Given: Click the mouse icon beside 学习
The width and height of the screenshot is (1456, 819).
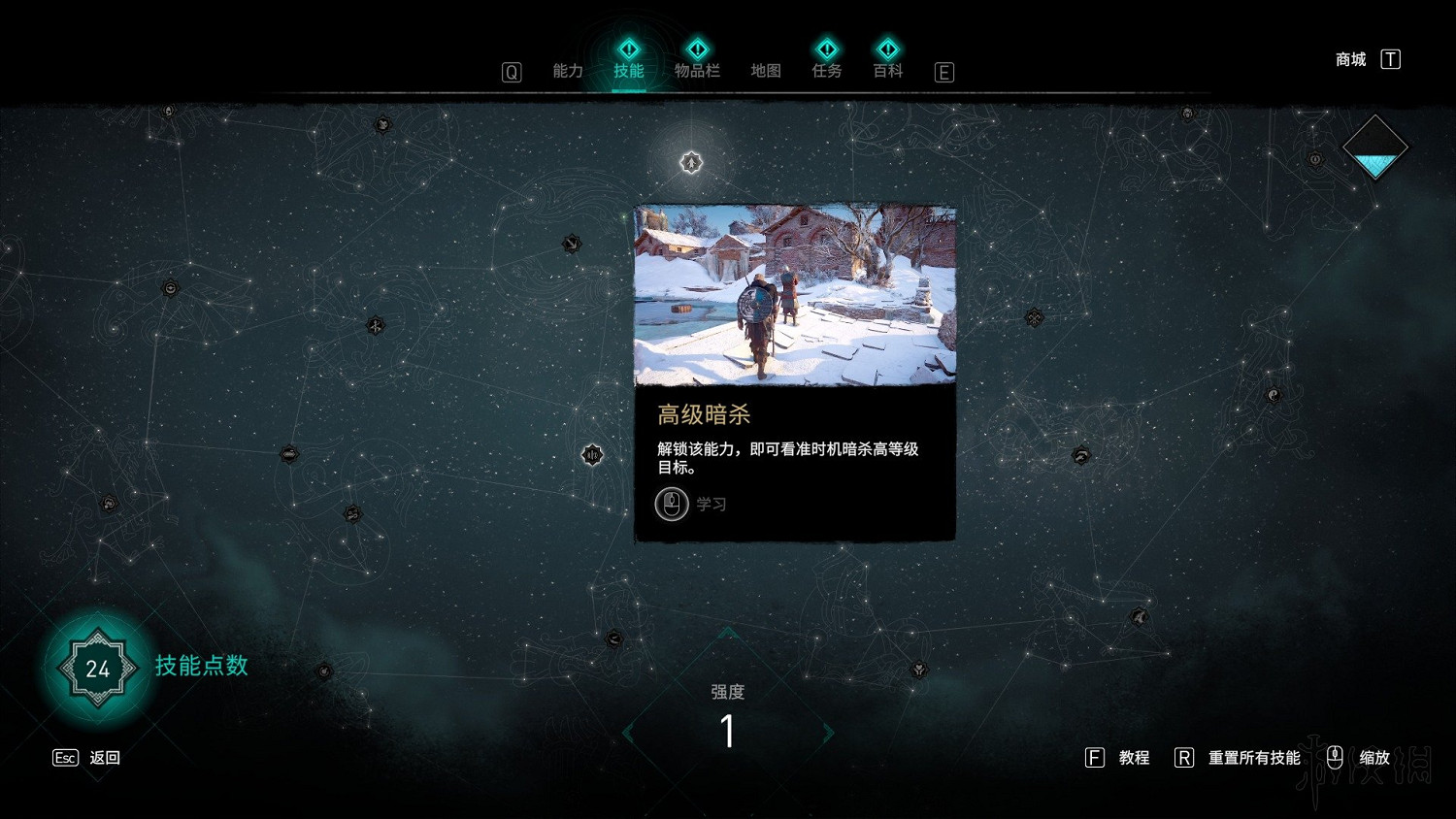Looking at the screenshot, I should [x=671, y=504].
